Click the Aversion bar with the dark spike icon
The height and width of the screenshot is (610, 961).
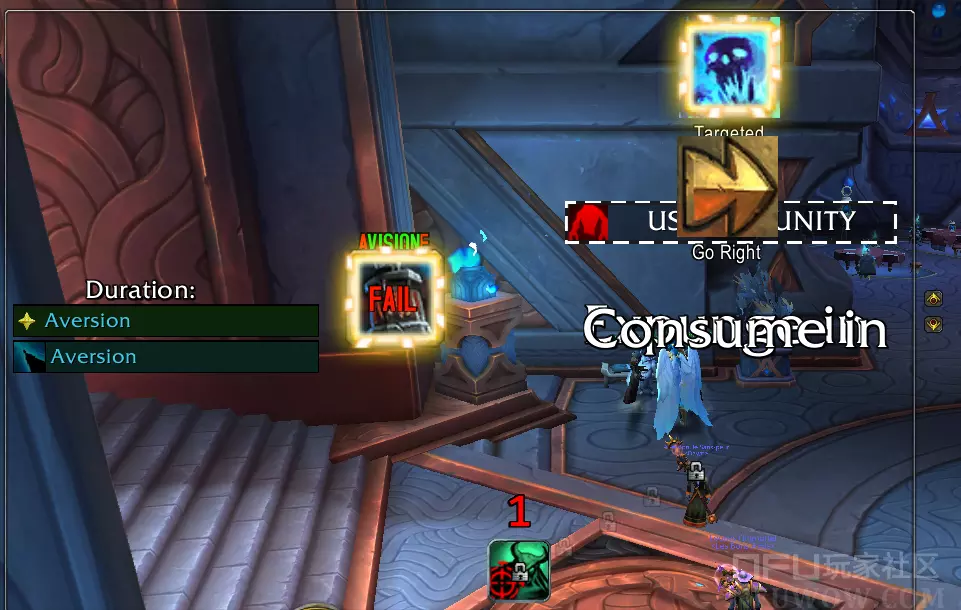pyautogui.click(x=166, y=357)
